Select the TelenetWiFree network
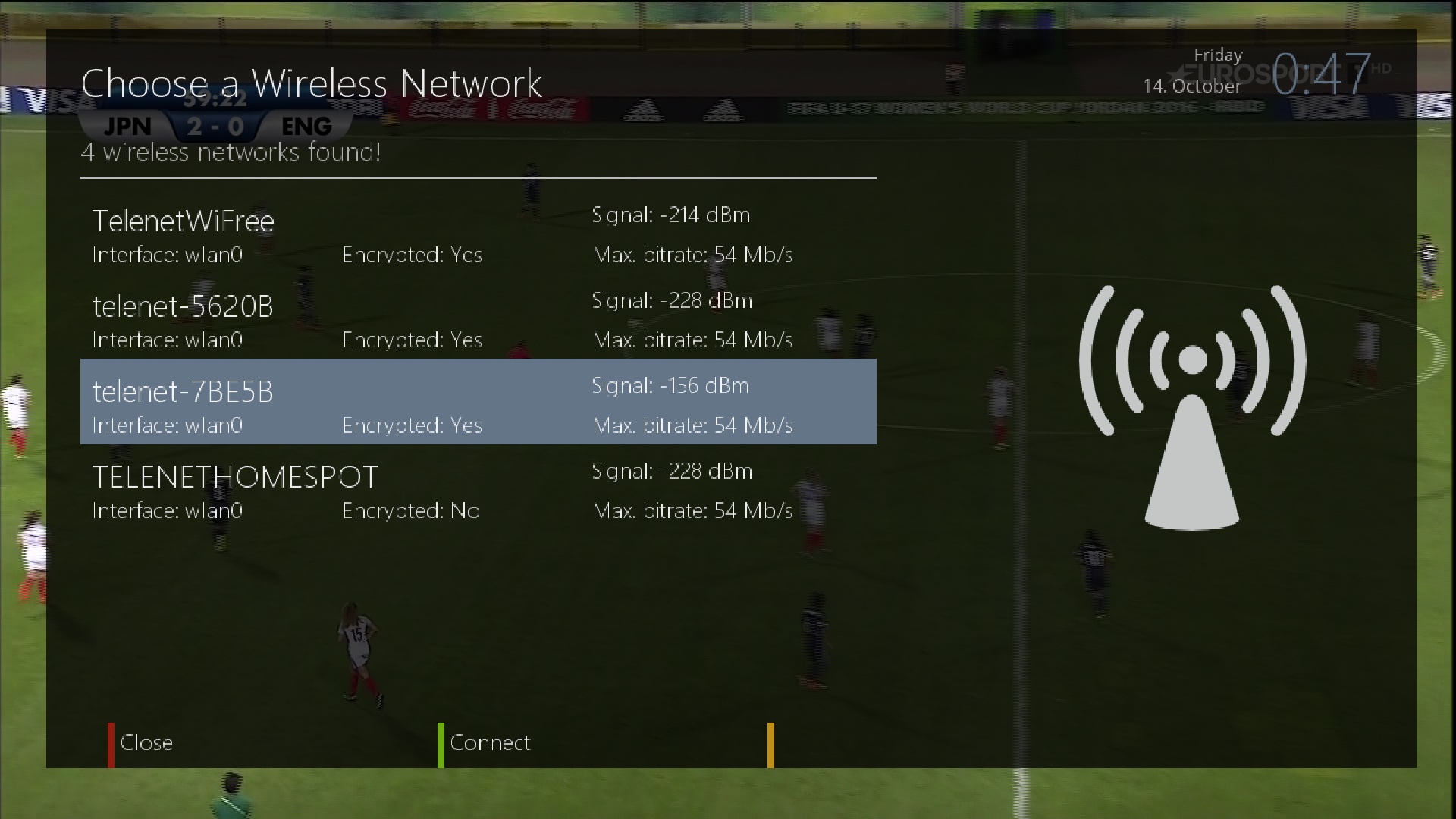 coord(478,237)
